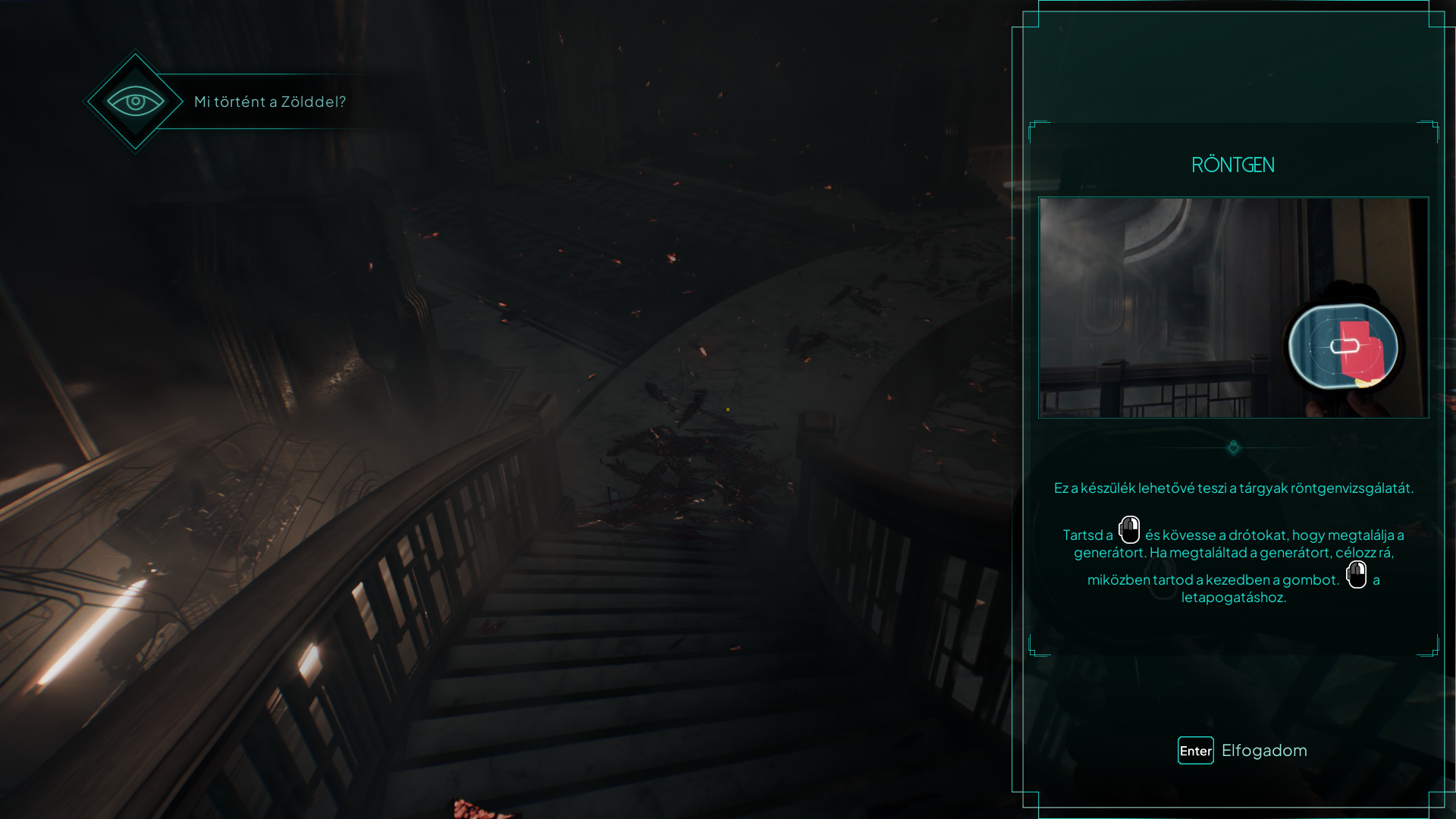Image resolution: width=1456 pixels, height=819 pixels.
Task: View the Röntgen tutorial preview image
Action: pos(1233,308)
